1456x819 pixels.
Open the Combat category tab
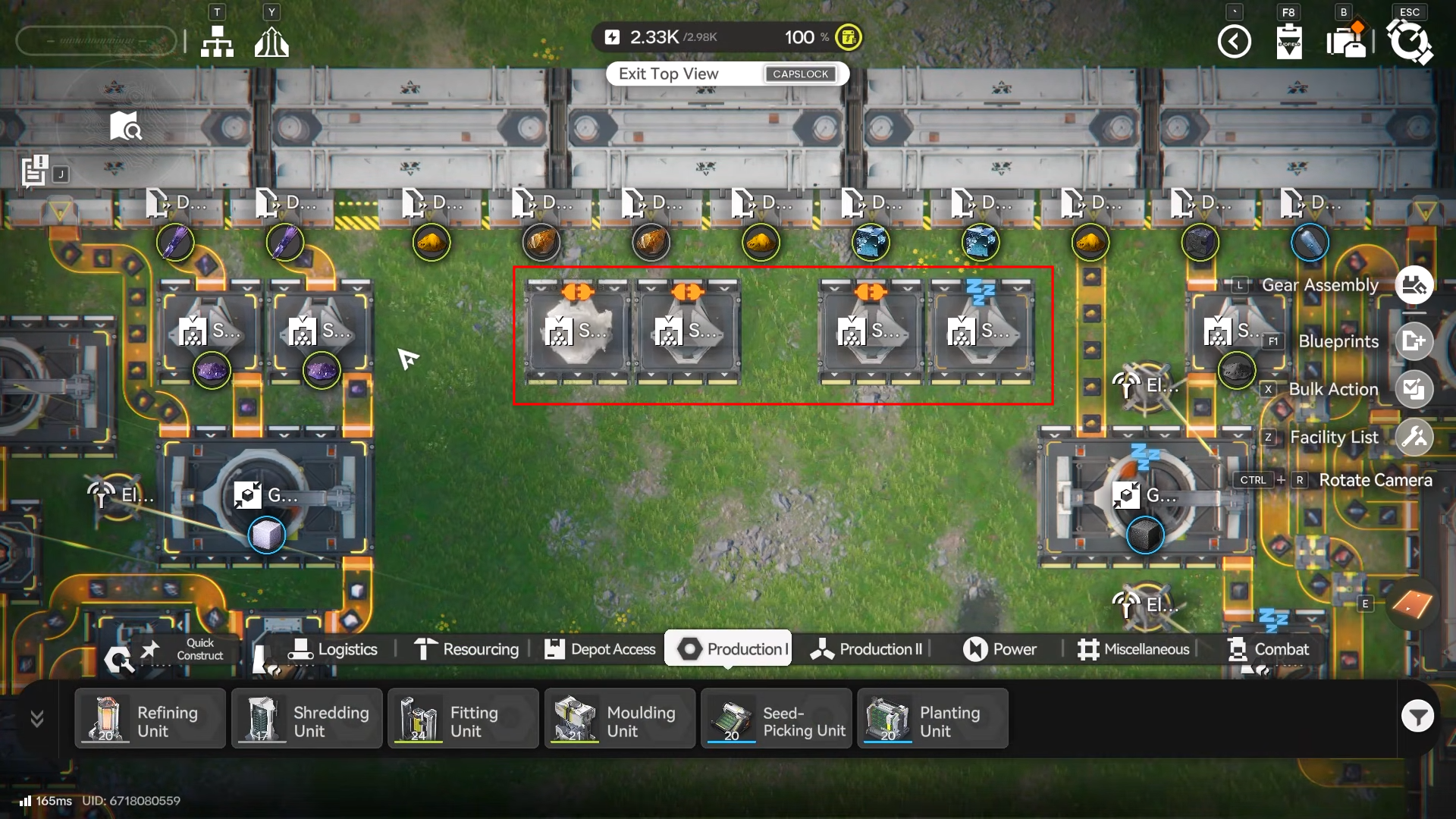1268,649
